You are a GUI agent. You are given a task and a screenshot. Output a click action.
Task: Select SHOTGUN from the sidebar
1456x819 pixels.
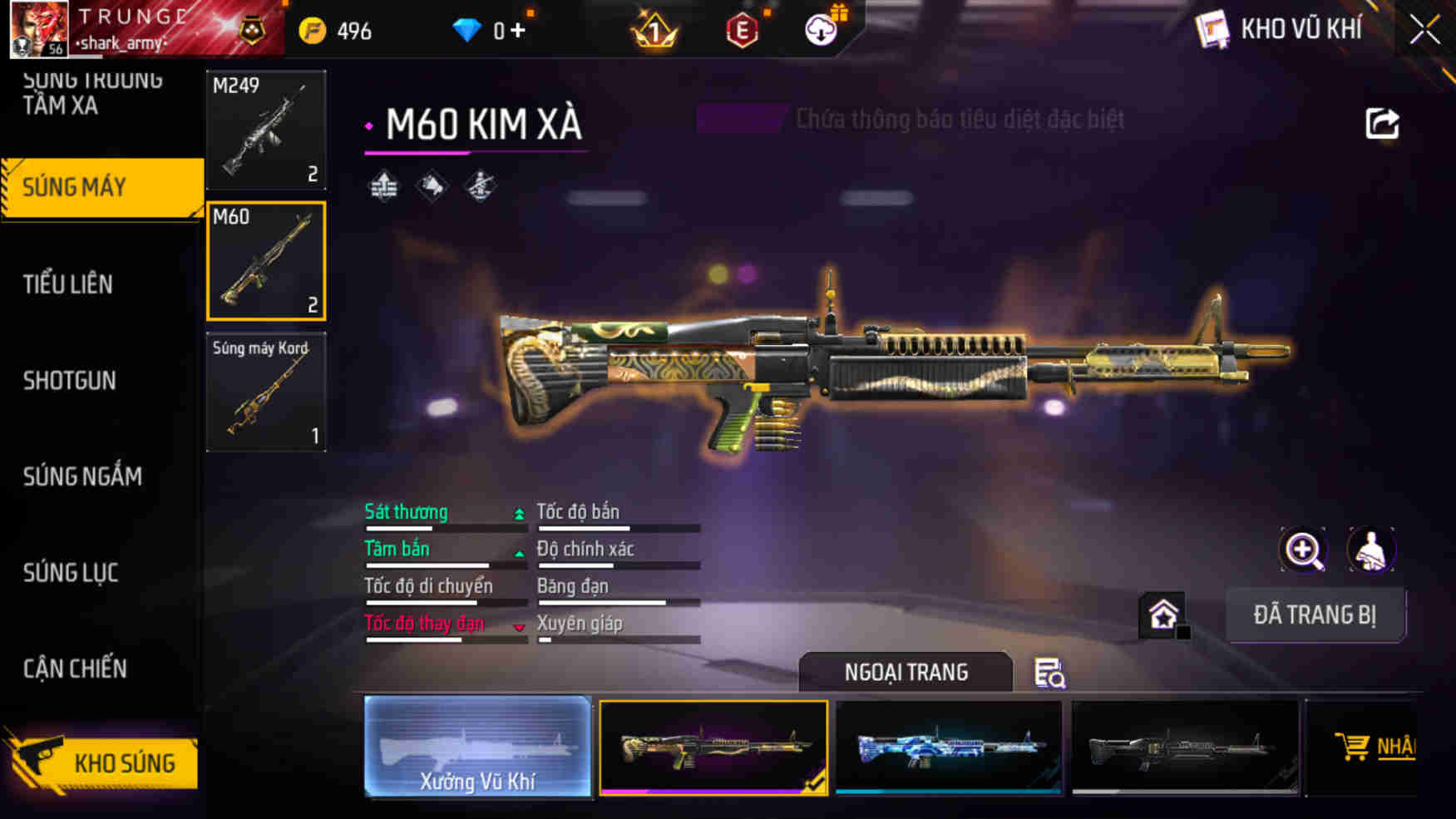[70, 381]
